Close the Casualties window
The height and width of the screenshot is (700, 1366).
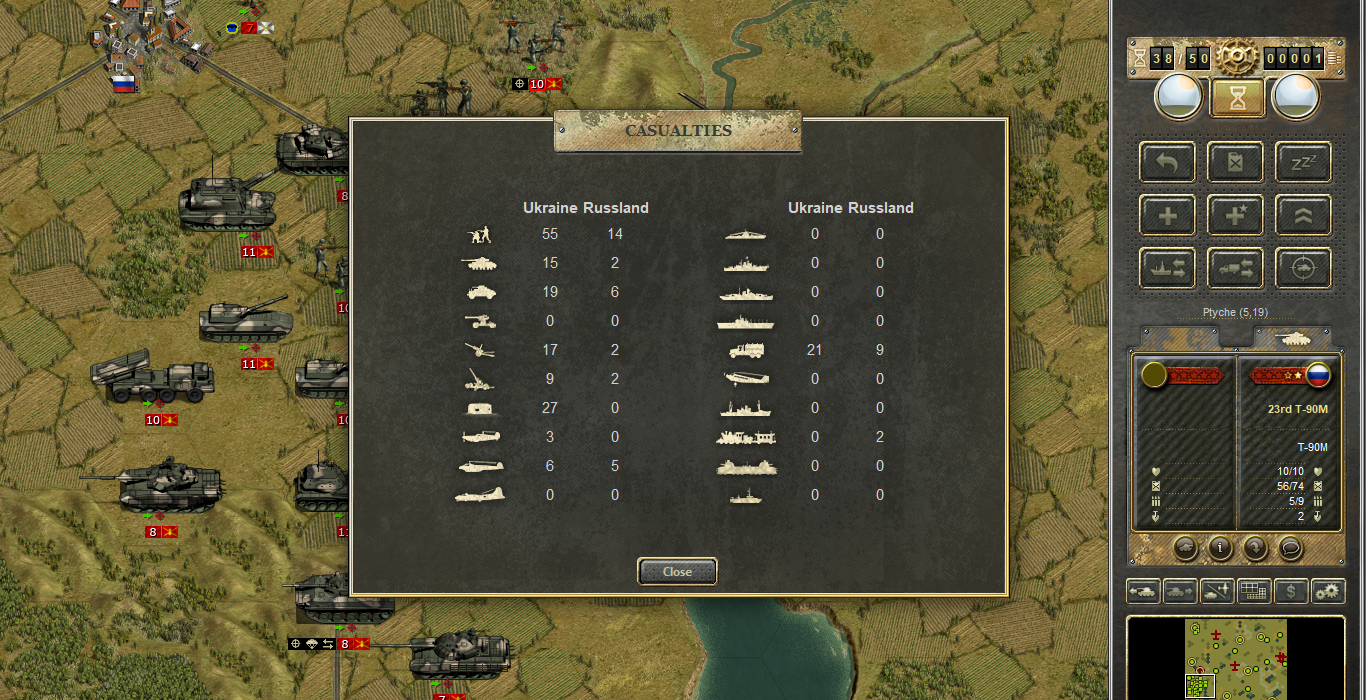click(677, 571)
